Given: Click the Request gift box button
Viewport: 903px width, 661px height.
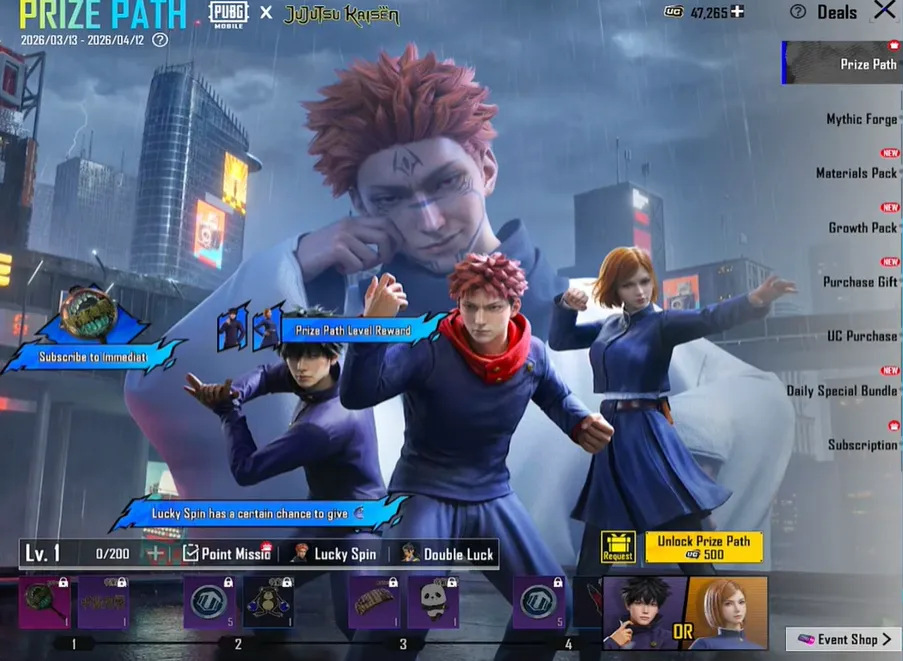Looking at the screenshot, I should [618, 547].
